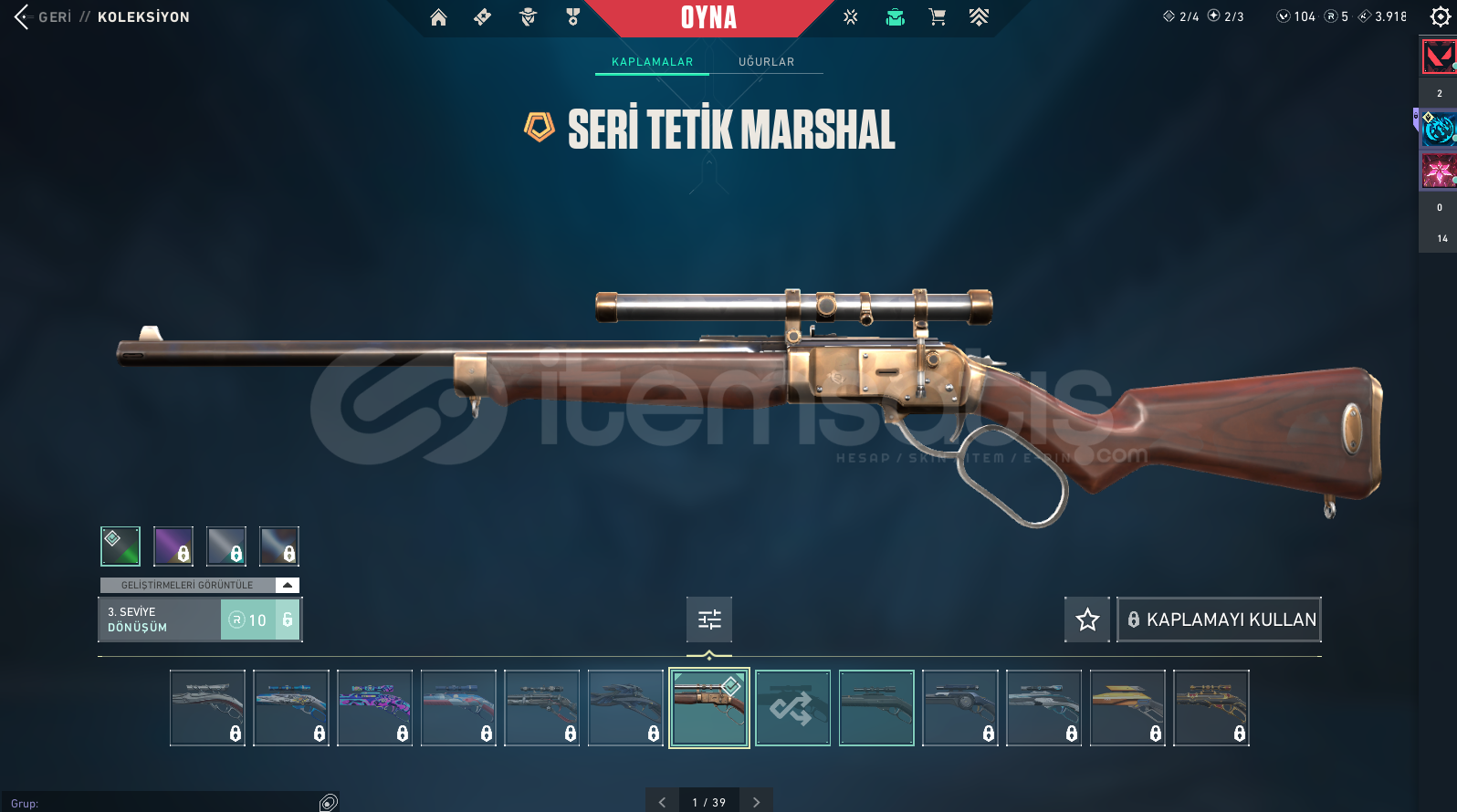Choose the gold and yellow Marshal skin
The height and width of the screenshot is (812, 1457).
[1127, 708]
